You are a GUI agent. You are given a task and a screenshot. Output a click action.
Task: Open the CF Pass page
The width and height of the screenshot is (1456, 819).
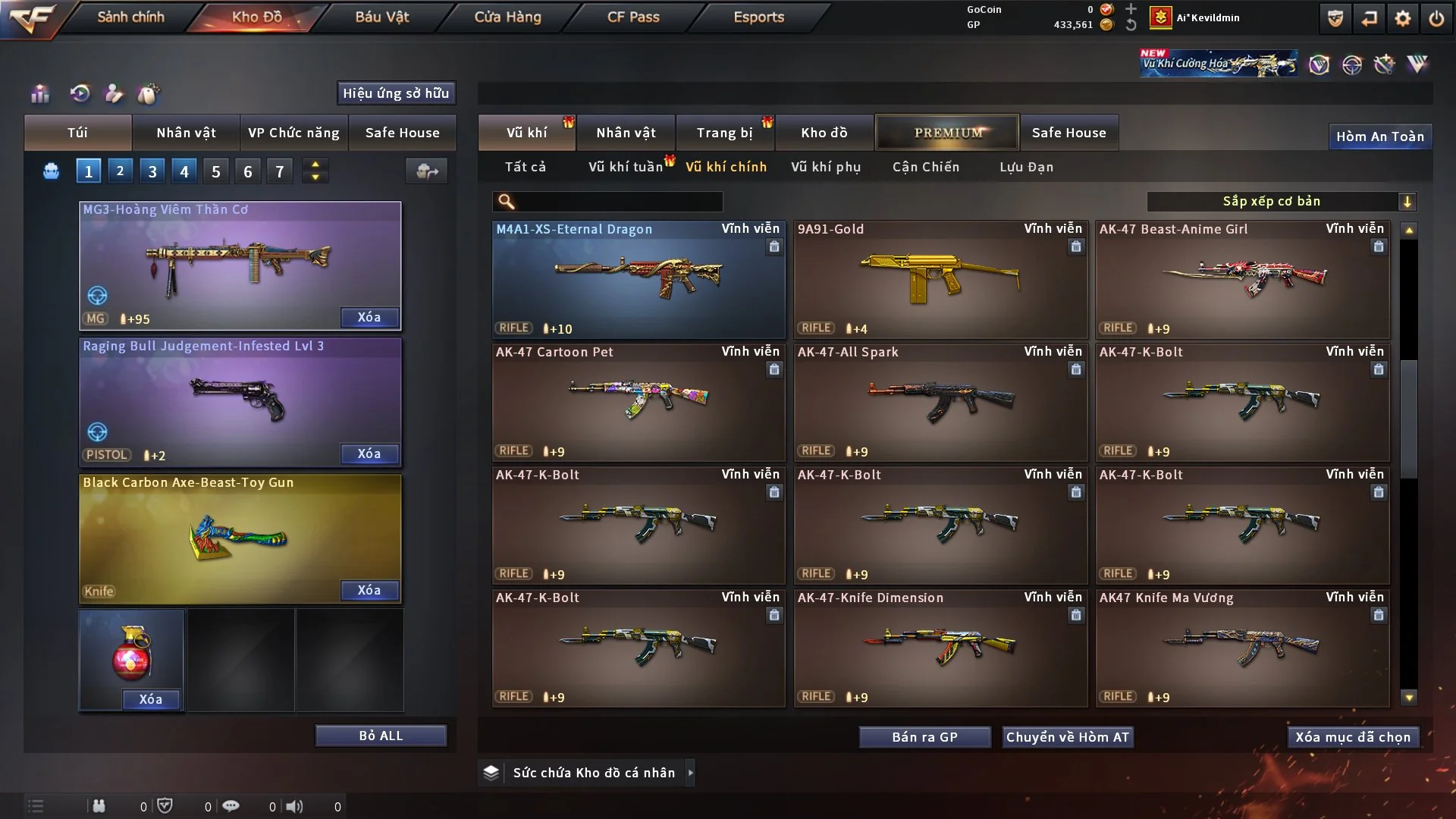point(633,17)
